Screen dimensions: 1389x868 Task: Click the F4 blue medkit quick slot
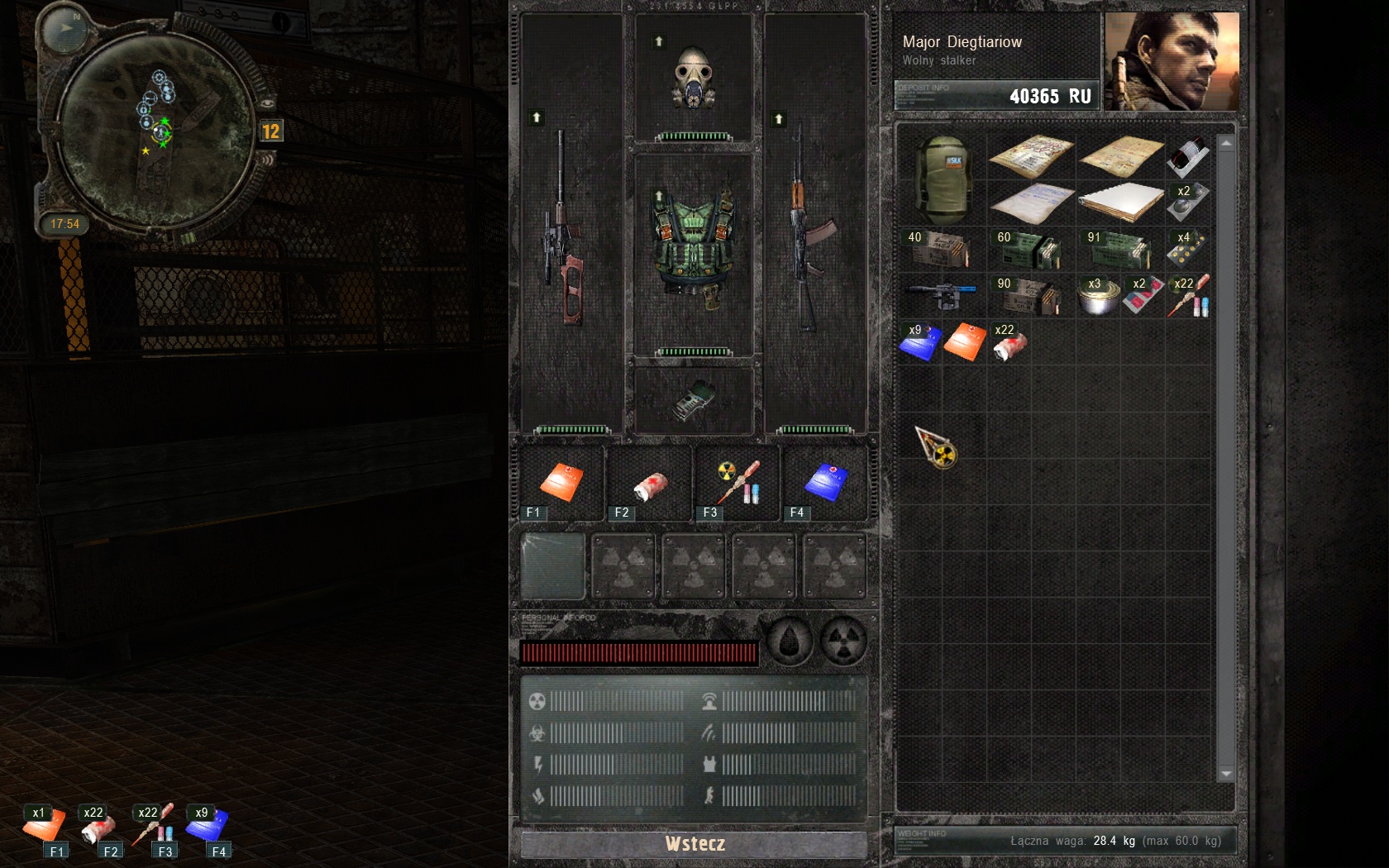(x=825, y=484)
